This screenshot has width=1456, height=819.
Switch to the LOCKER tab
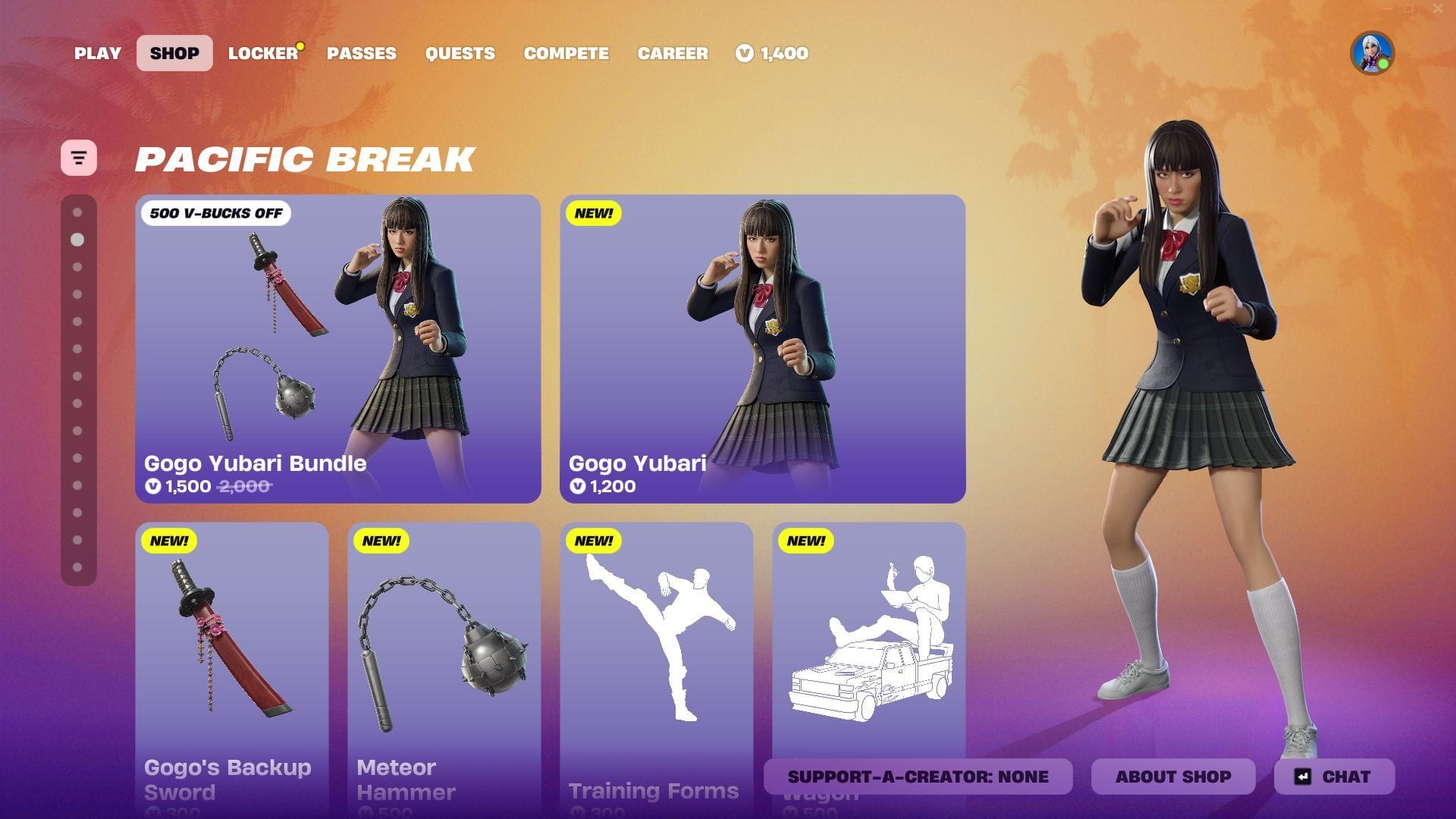pyautogui.click(x=261, y=53)
